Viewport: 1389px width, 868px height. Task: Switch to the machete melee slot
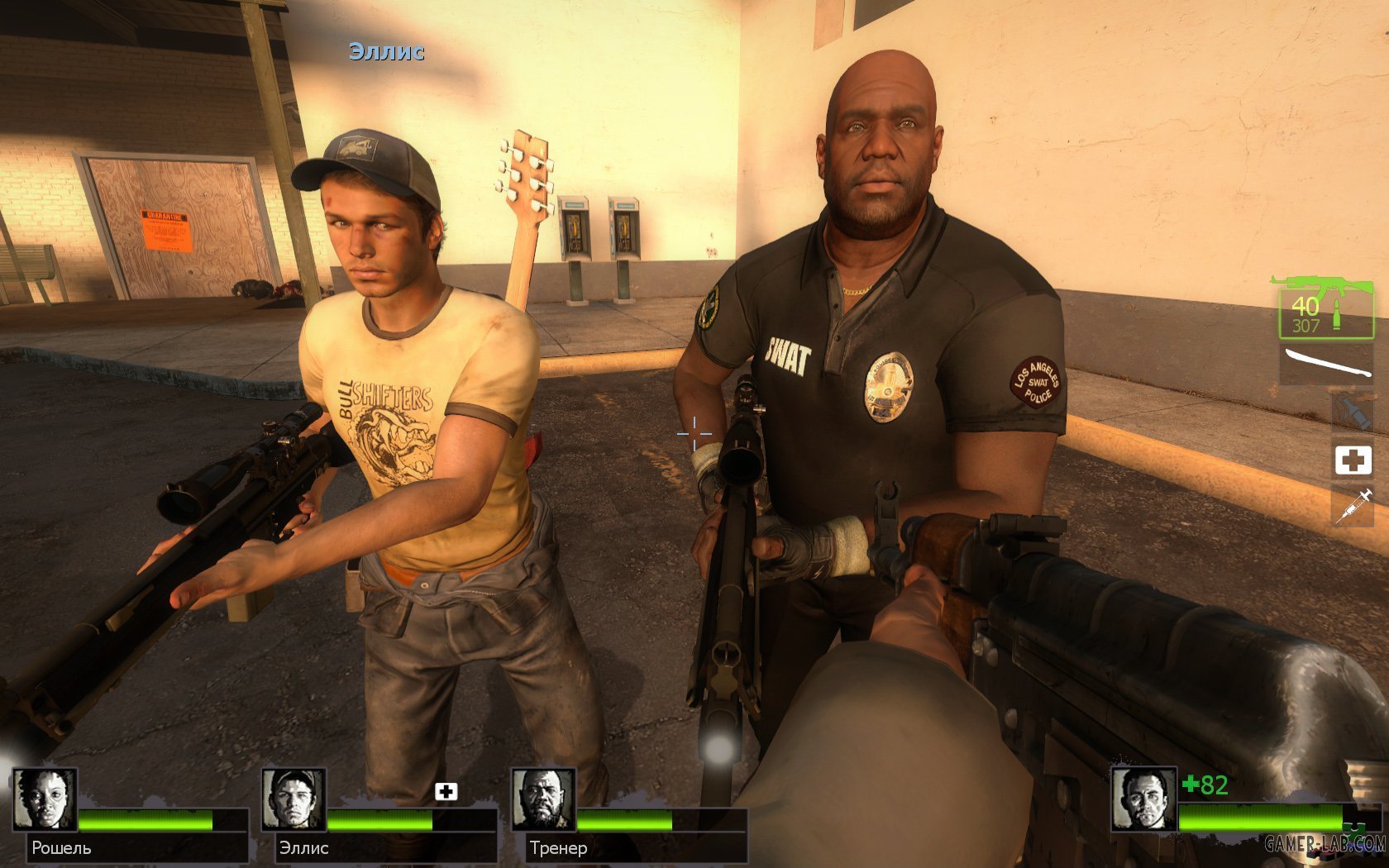[1326, 364]
